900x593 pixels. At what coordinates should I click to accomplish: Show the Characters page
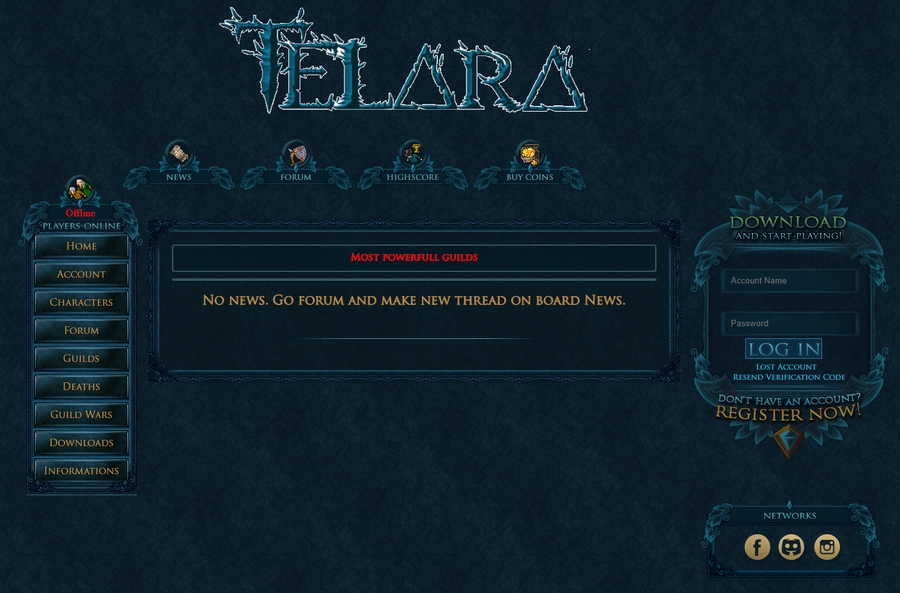click(81, 302)
